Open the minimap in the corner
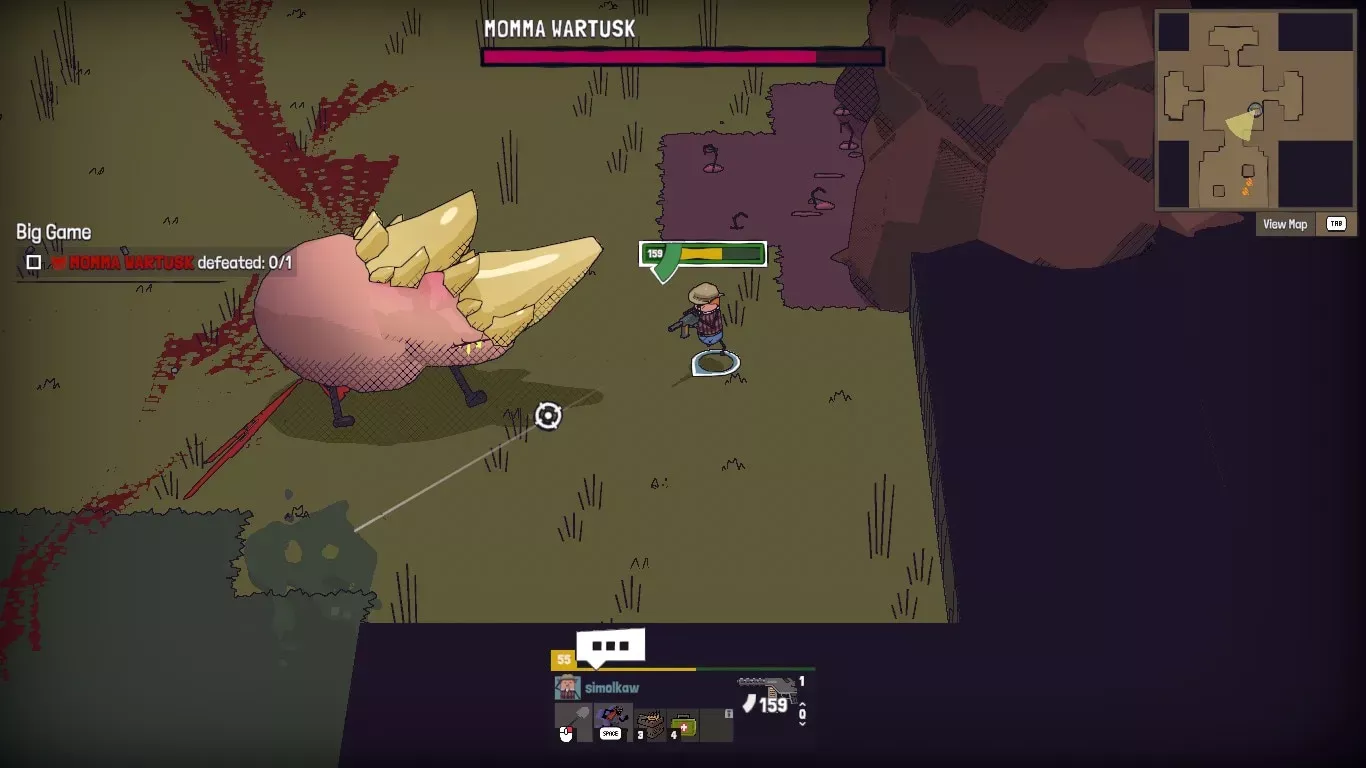 tap(1256, 109)
